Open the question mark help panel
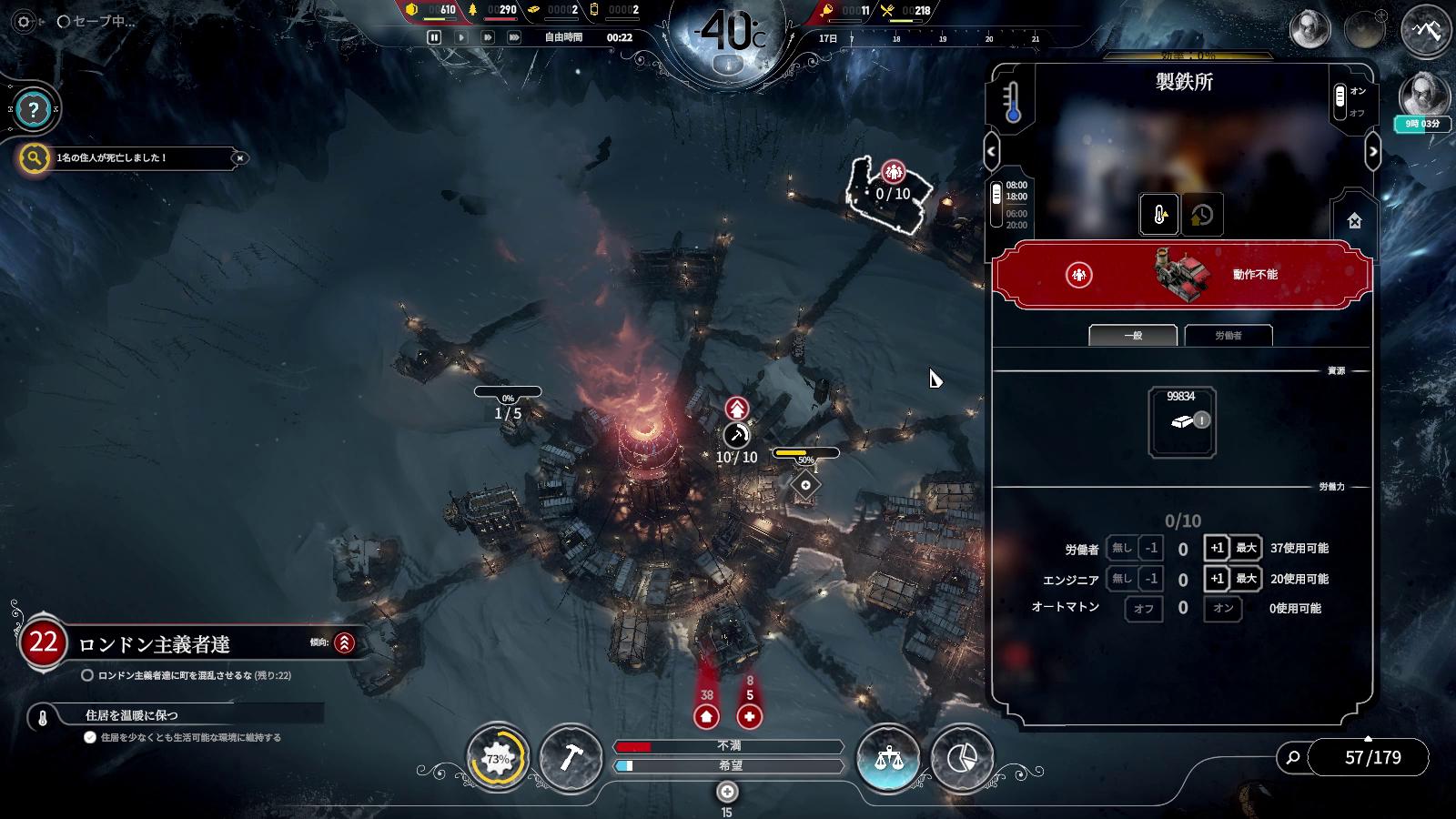 (x=34, y=111)
